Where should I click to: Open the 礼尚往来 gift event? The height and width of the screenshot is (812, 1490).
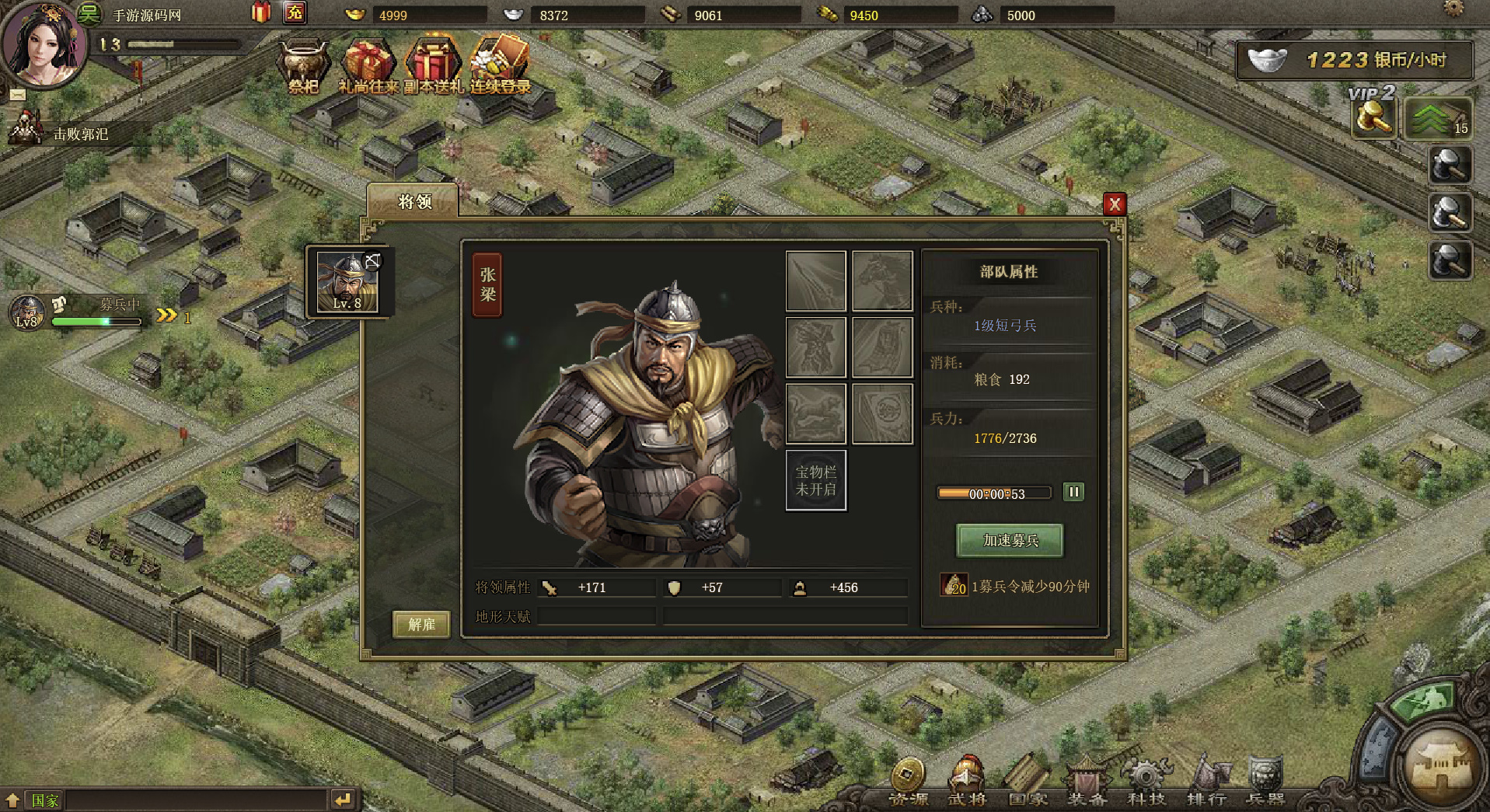point(368,66)
